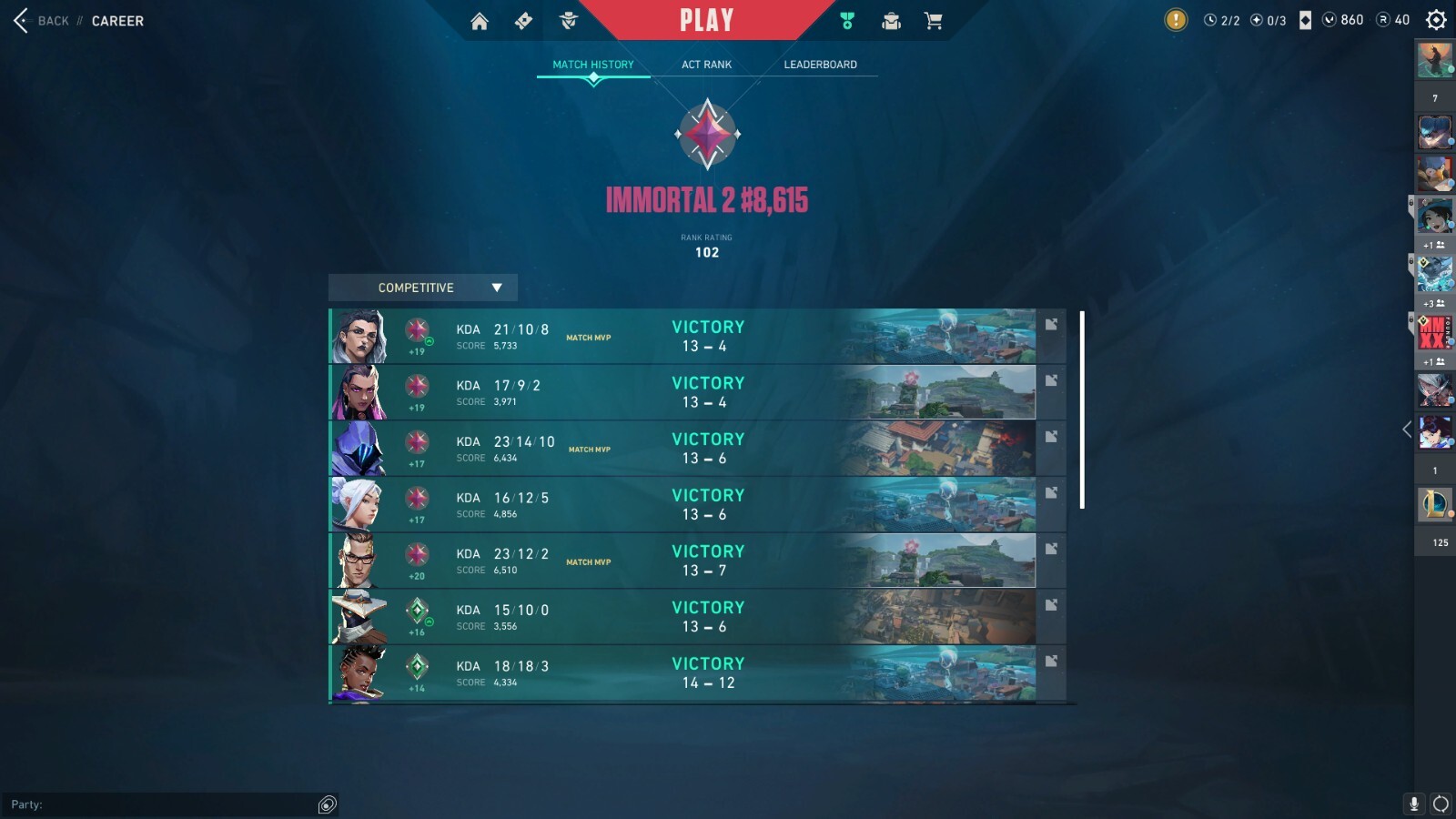Screen dimensions: 1456x819
Task: Switch to the ACT RANK tab
Action: 705,65
